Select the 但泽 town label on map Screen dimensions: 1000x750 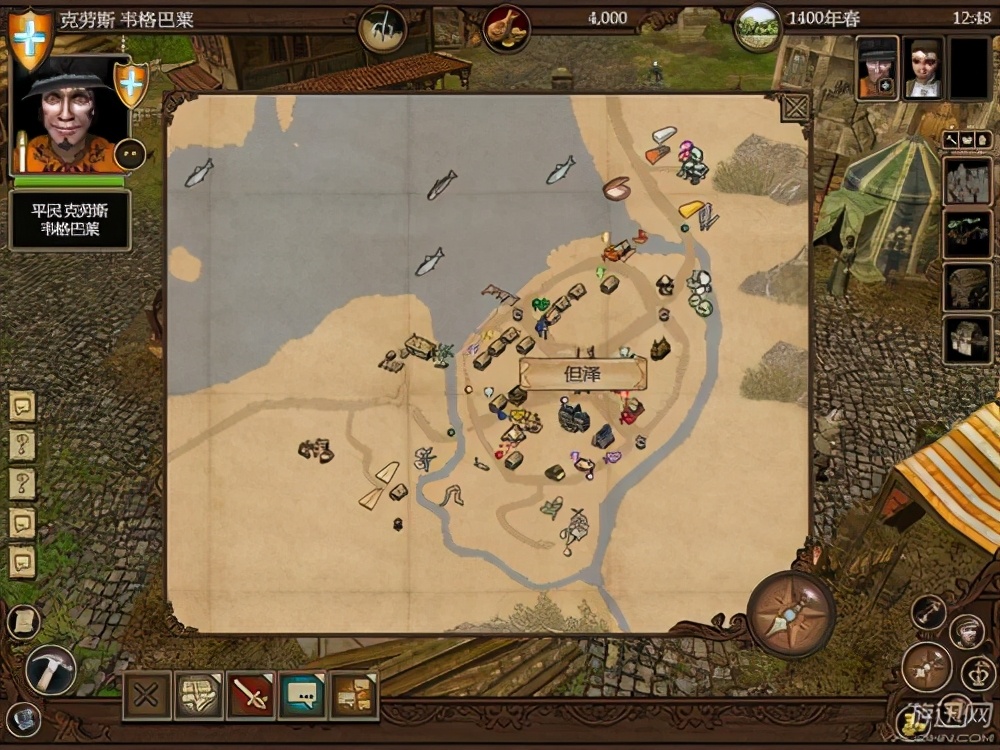[583, 374]
